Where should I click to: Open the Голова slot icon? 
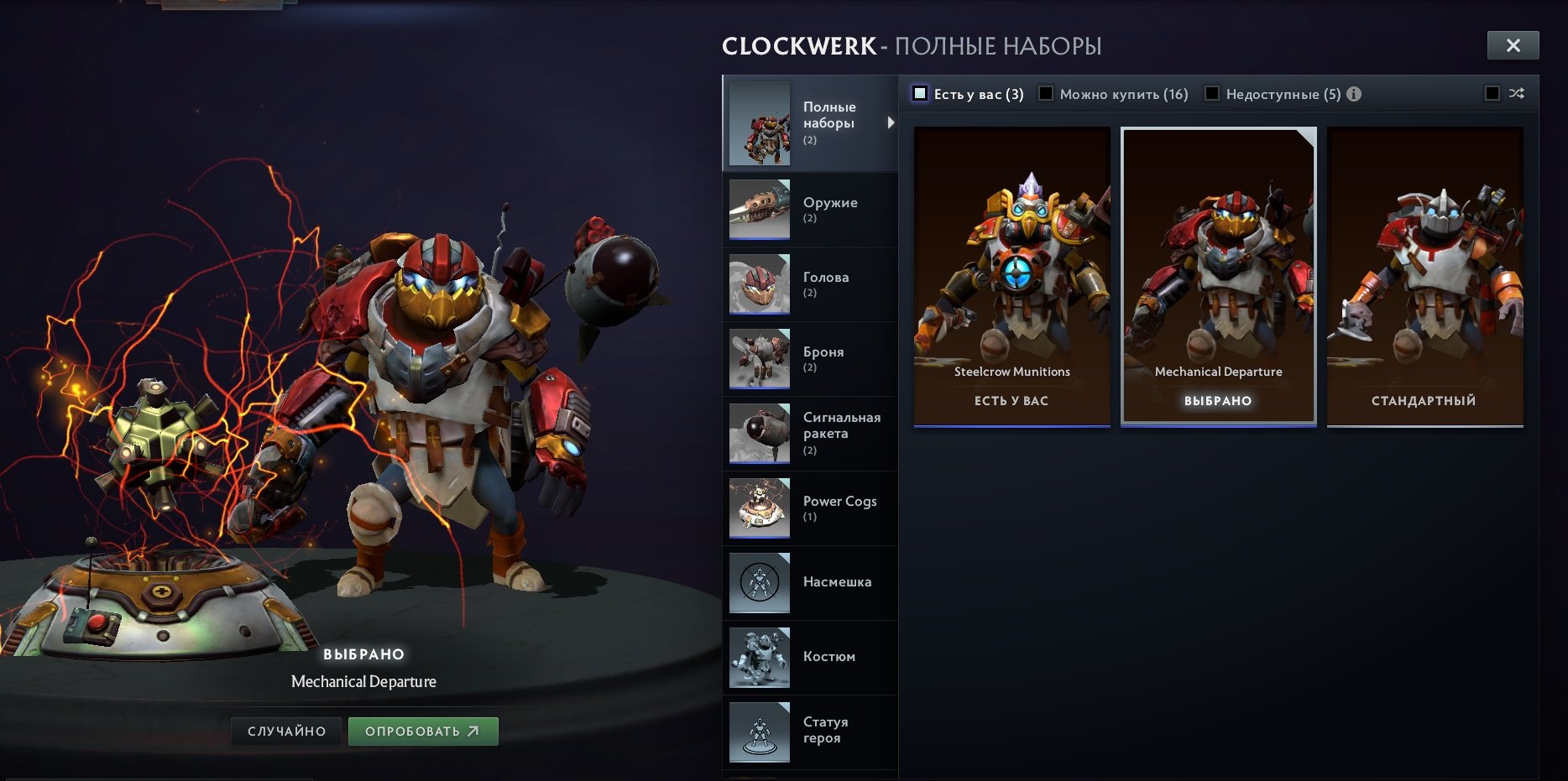click(758, 284)
